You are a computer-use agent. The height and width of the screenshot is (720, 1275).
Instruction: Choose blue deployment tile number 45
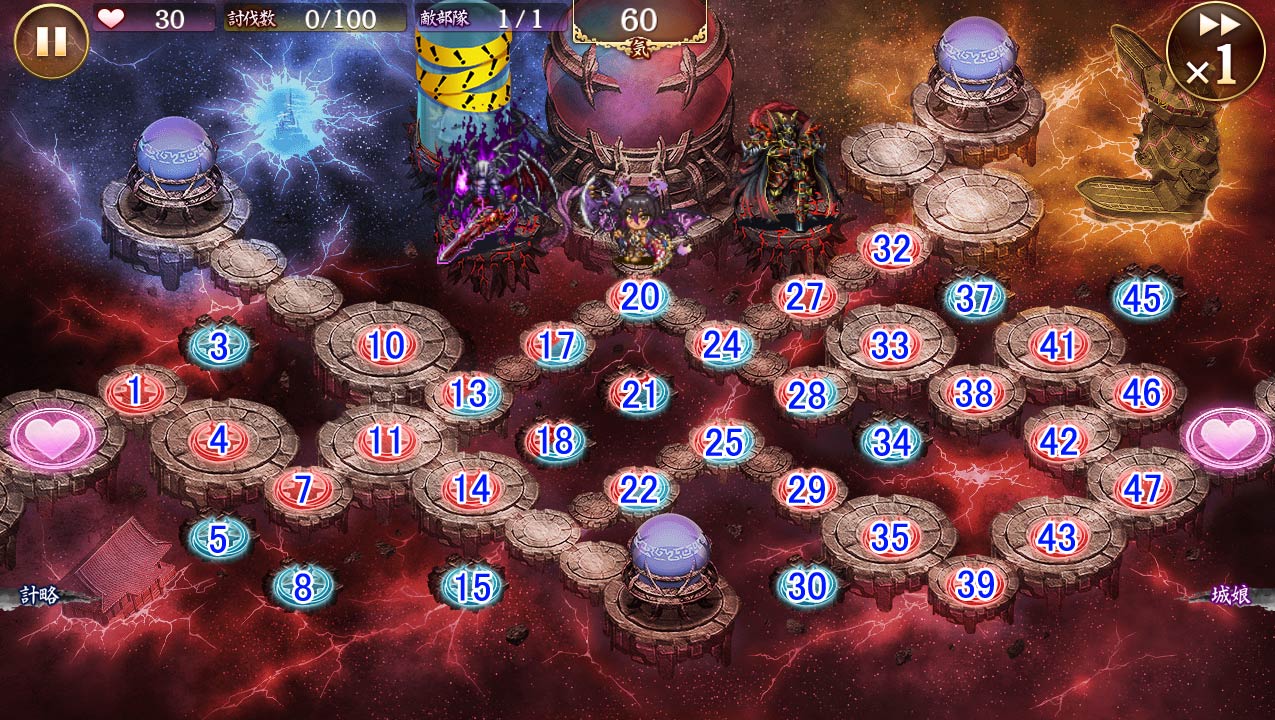point(1142,298)
